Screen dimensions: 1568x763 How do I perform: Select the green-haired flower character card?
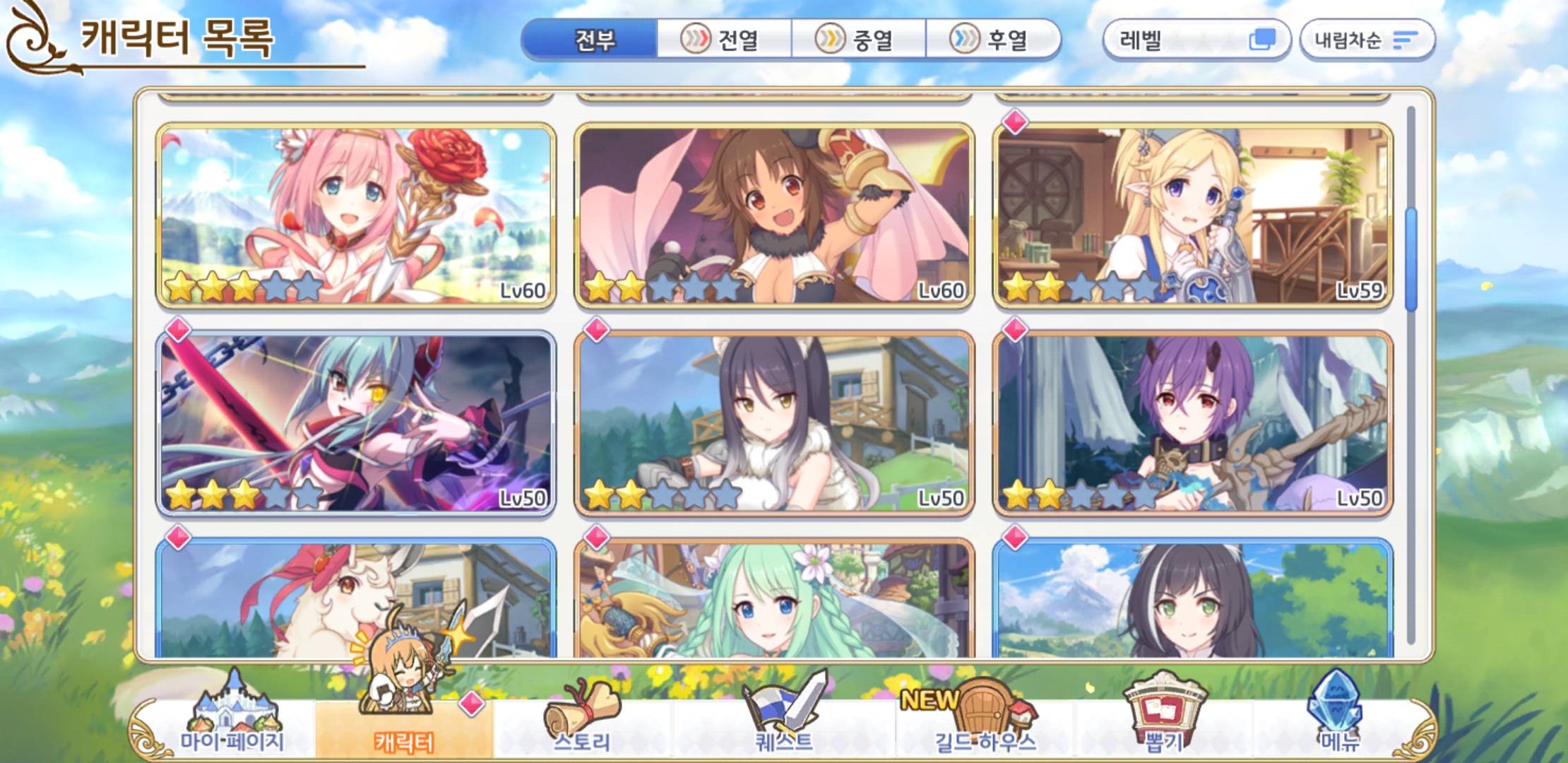[774, 599]
